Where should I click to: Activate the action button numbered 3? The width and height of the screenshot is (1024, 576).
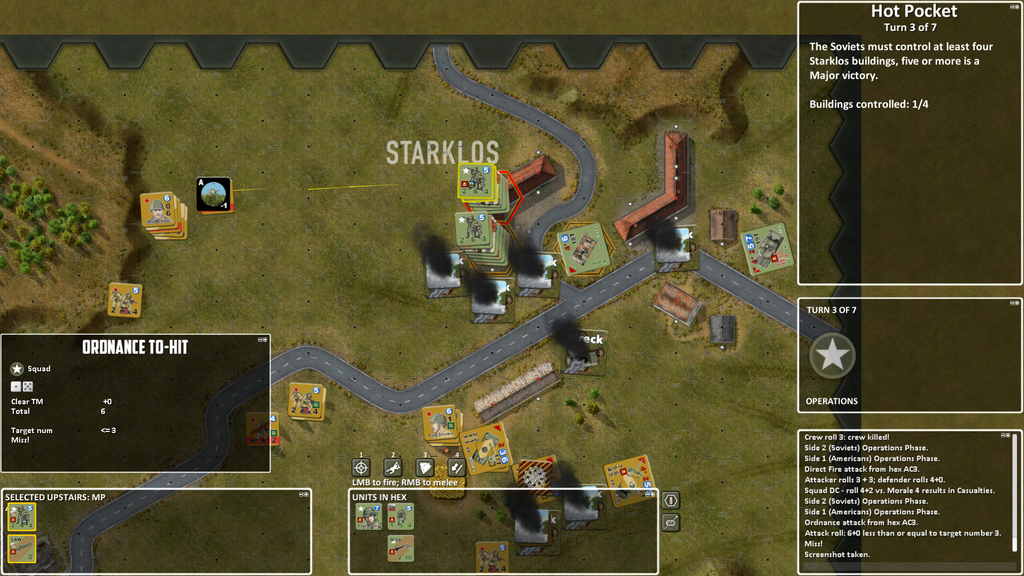point(425,467)
